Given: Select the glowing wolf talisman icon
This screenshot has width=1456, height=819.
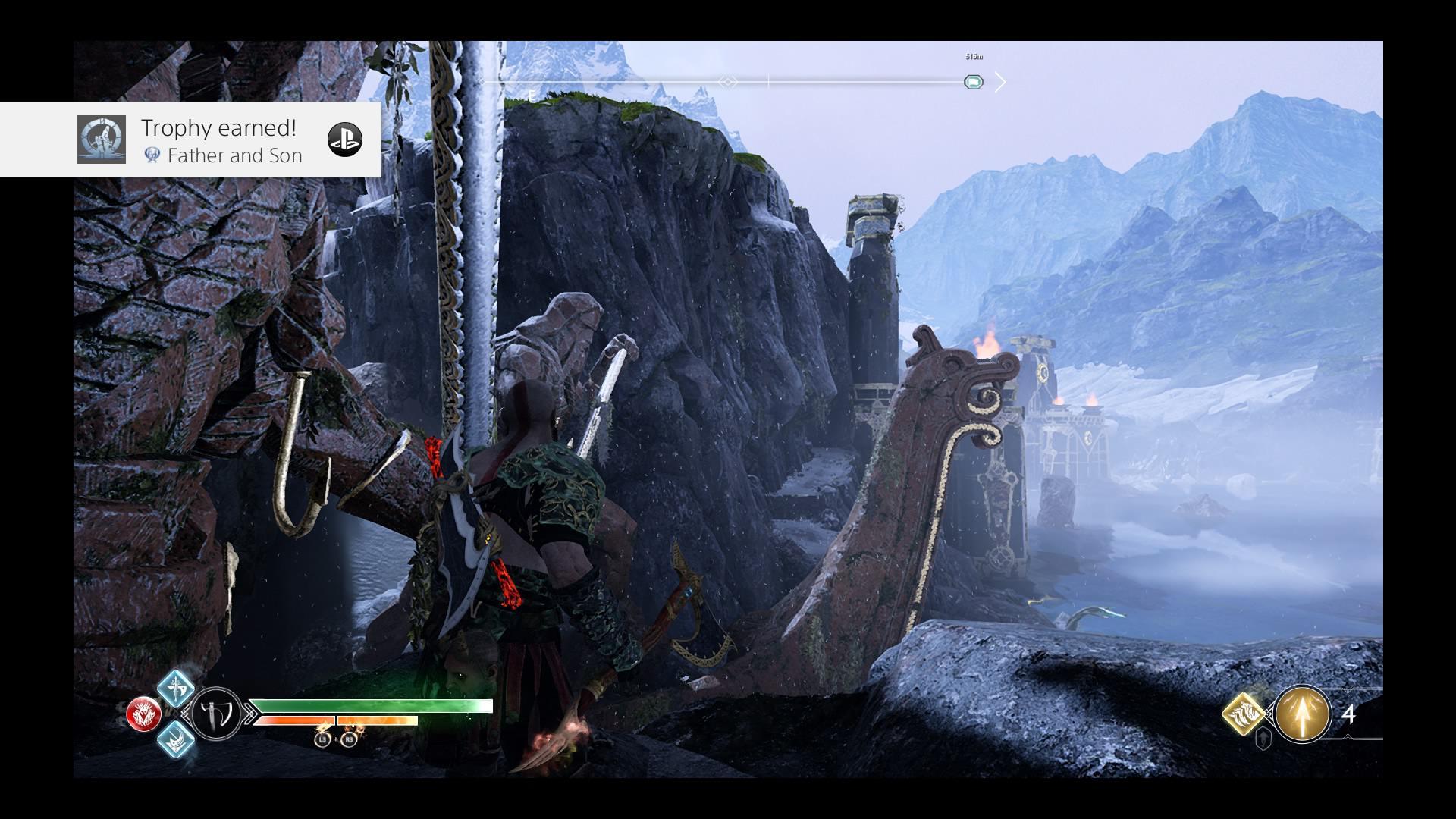Looking at the screenshot, I should (1242, 714).
